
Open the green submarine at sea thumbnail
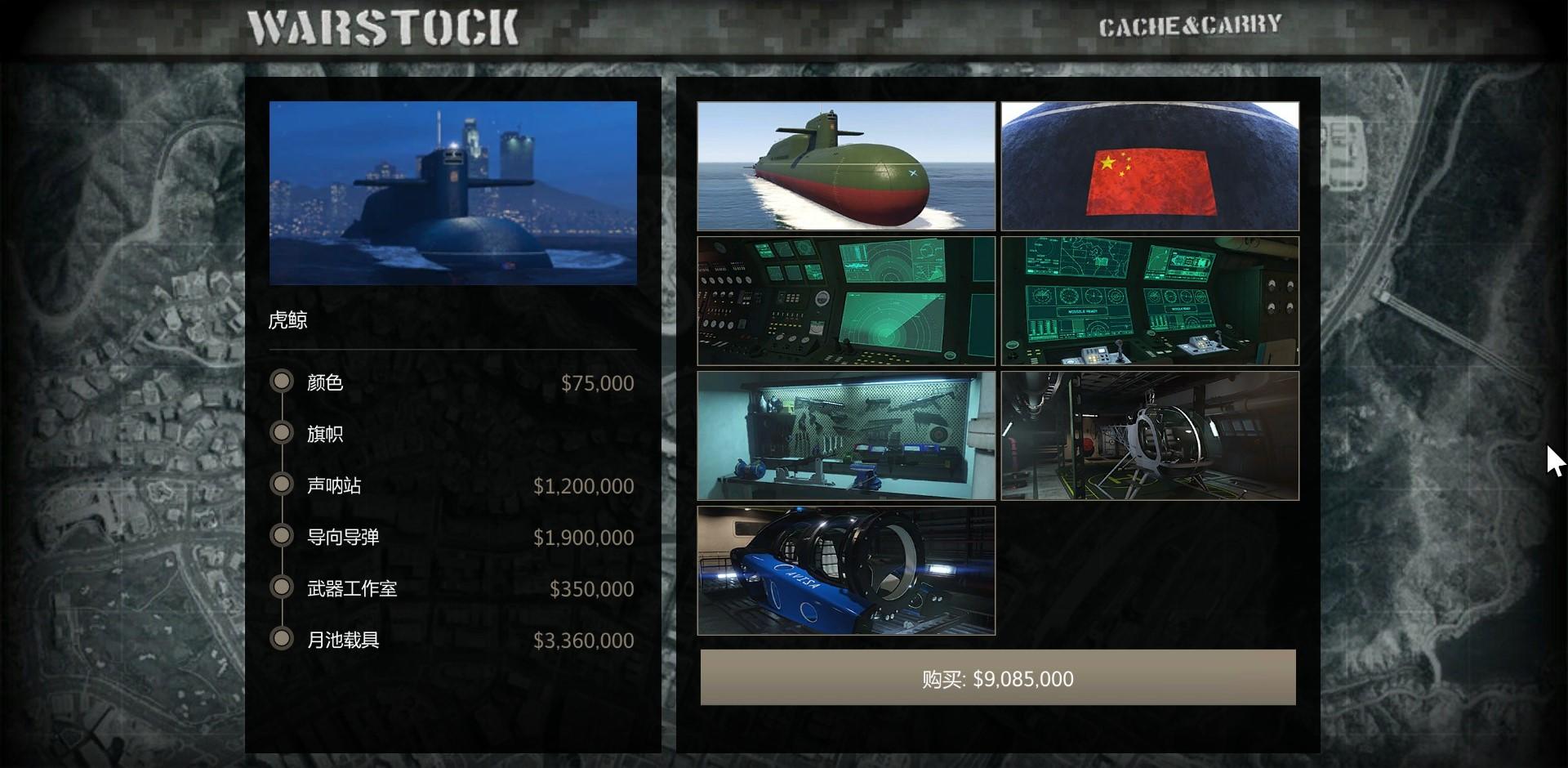click(846, 166)
